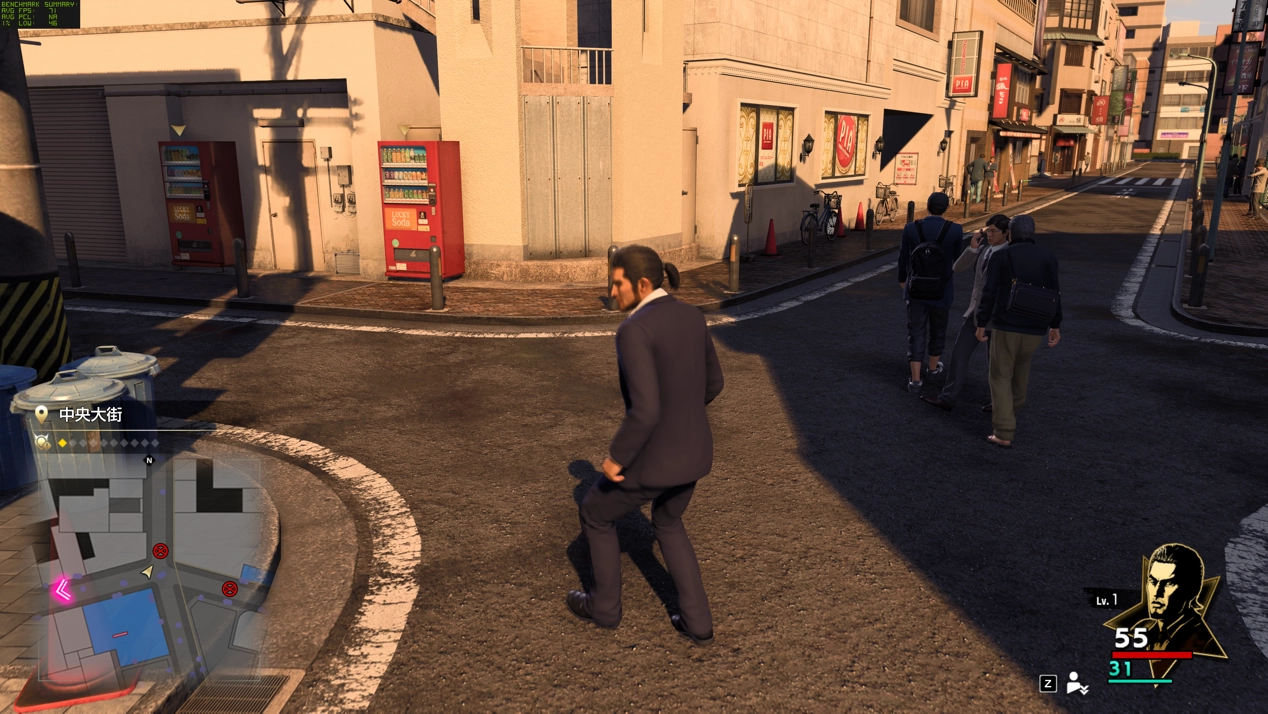Viewport: 1268px width, 714px height.
Task: Toggle the walking figure icon beside Z
Action: click(1077, 683)
